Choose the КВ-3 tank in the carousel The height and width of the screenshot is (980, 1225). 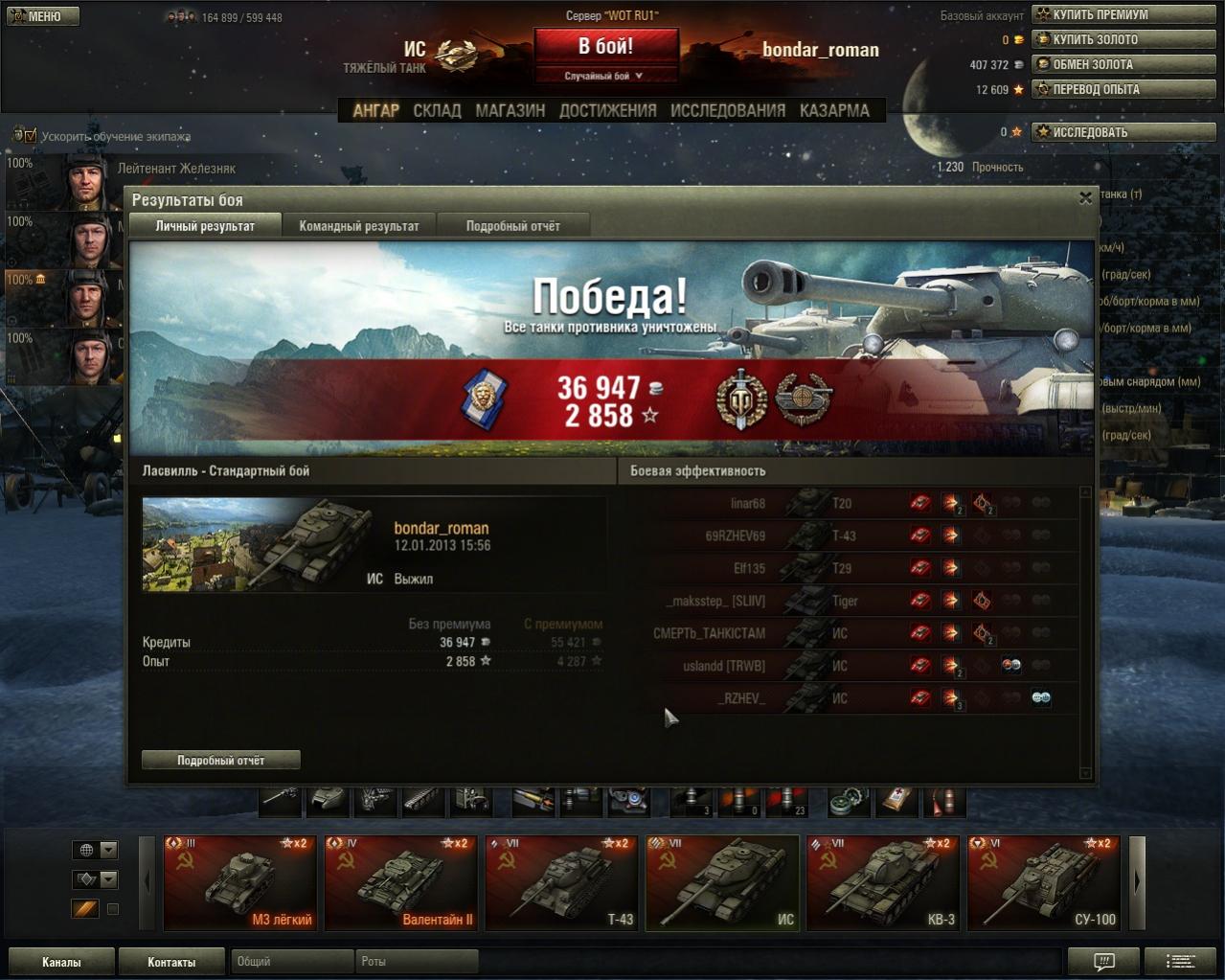pyautogui.click(x=884, y=882)
